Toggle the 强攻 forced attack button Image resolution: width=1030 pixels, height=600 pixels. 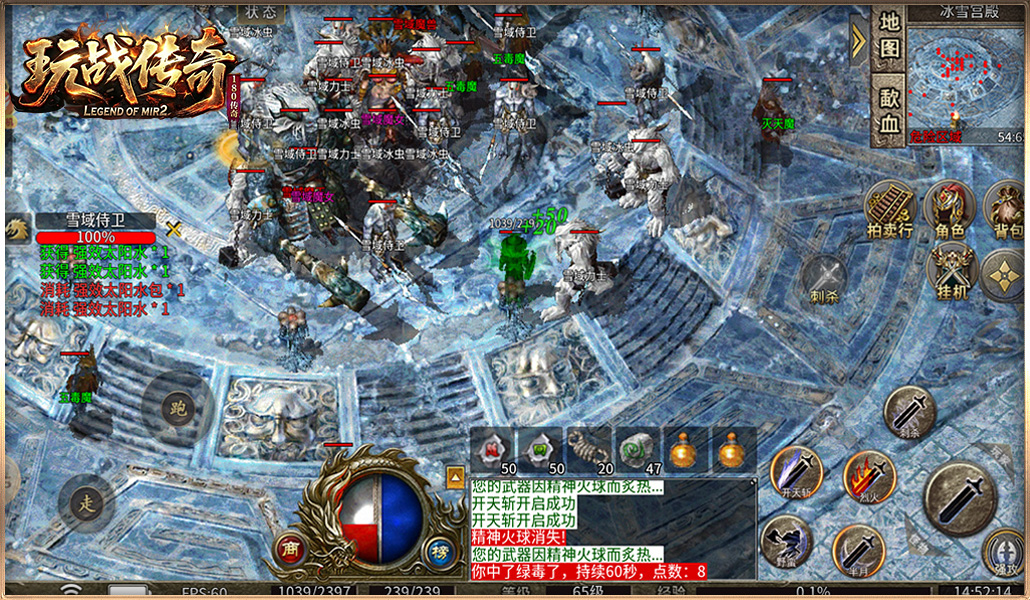tap(1003, 551)
